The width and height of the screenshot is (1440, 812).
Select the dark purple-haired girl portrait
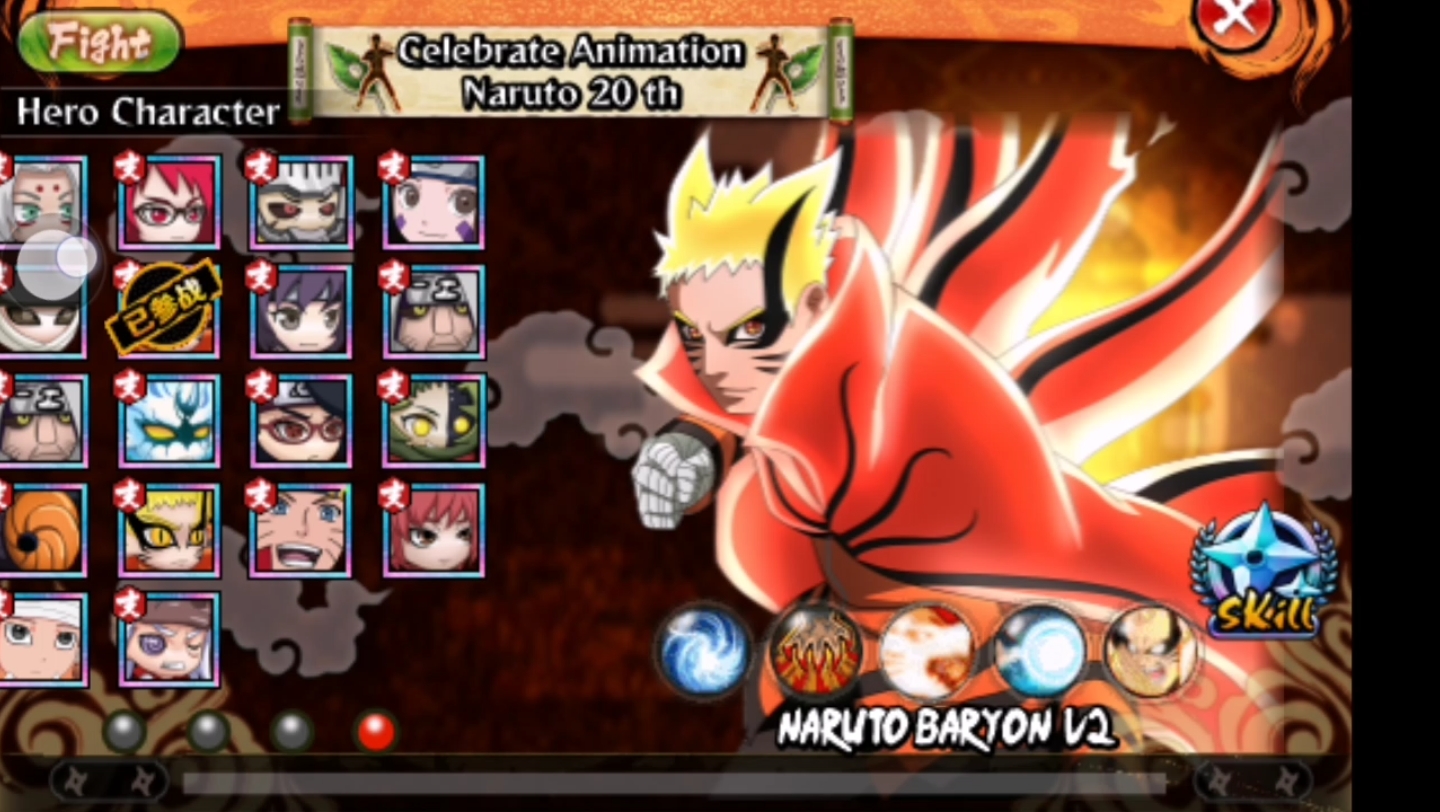pos(301,311)
